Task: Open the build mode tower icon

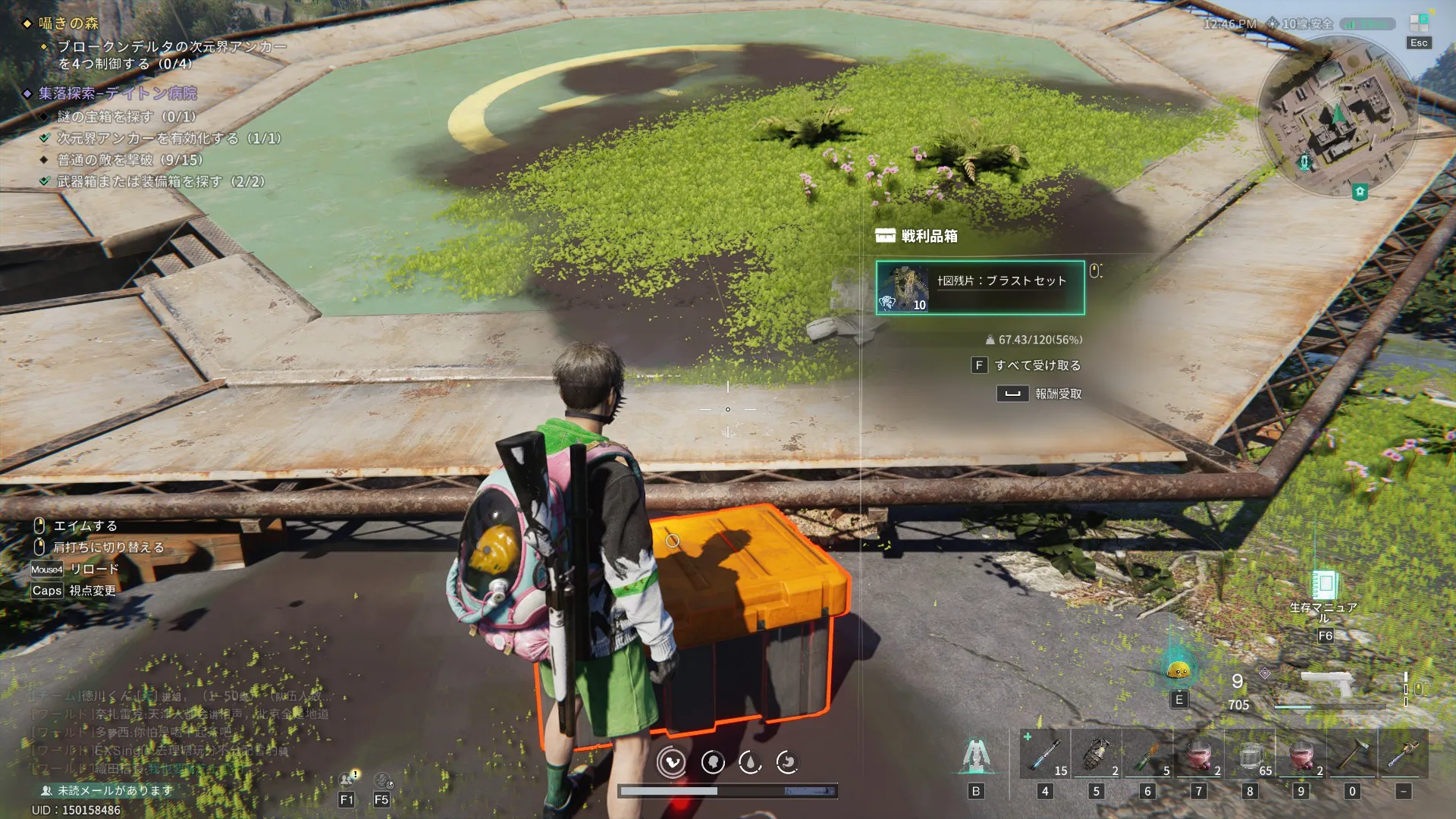Action: (976, 755)
